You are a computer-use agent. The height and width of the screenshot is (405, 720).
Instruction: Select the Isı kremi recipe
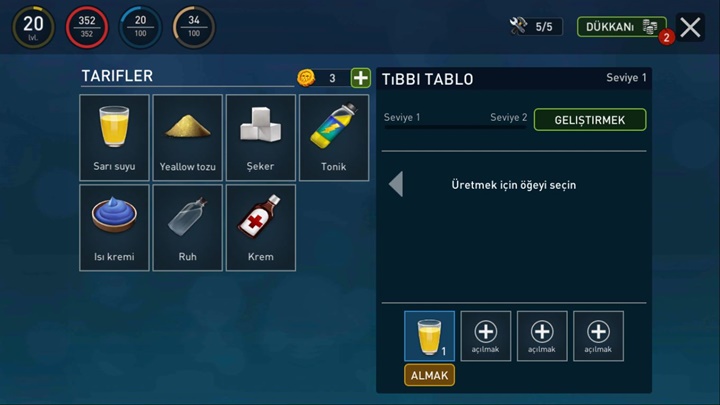pyautogui.click(x=115, y=227)
